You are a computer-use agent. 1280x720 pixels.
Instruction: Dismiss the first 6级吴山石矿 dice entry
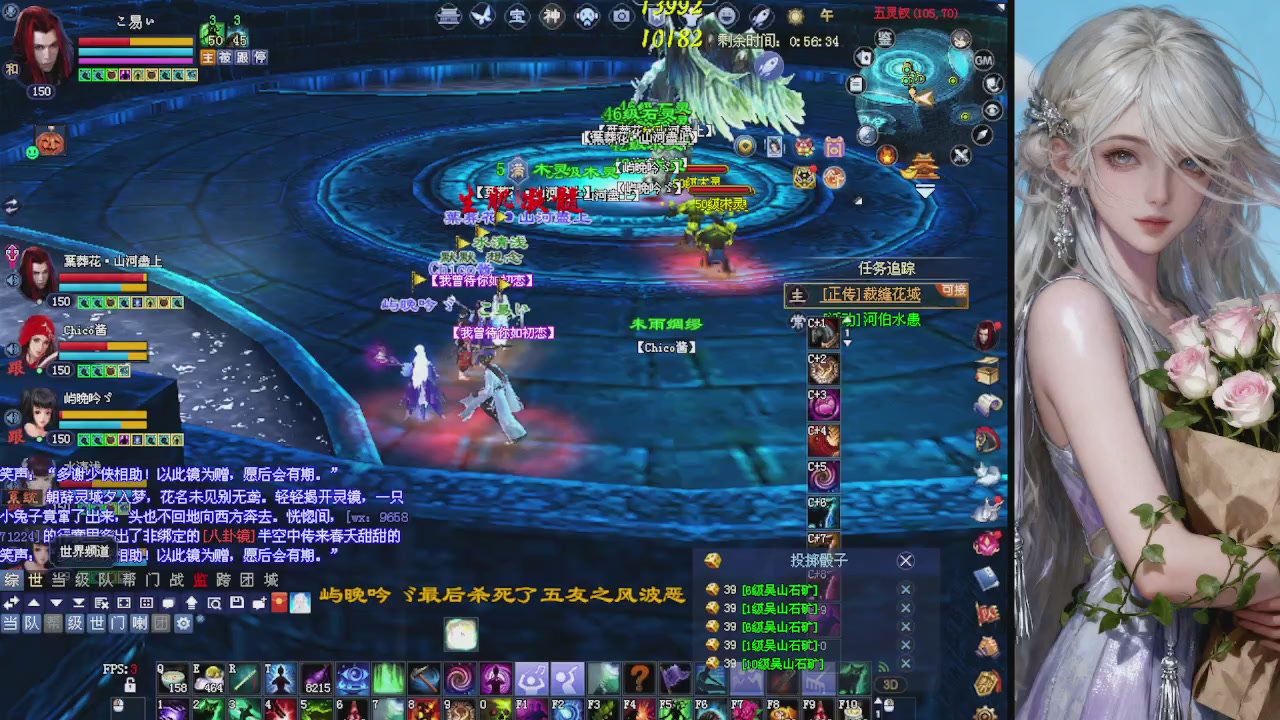(x=905, y=590)
